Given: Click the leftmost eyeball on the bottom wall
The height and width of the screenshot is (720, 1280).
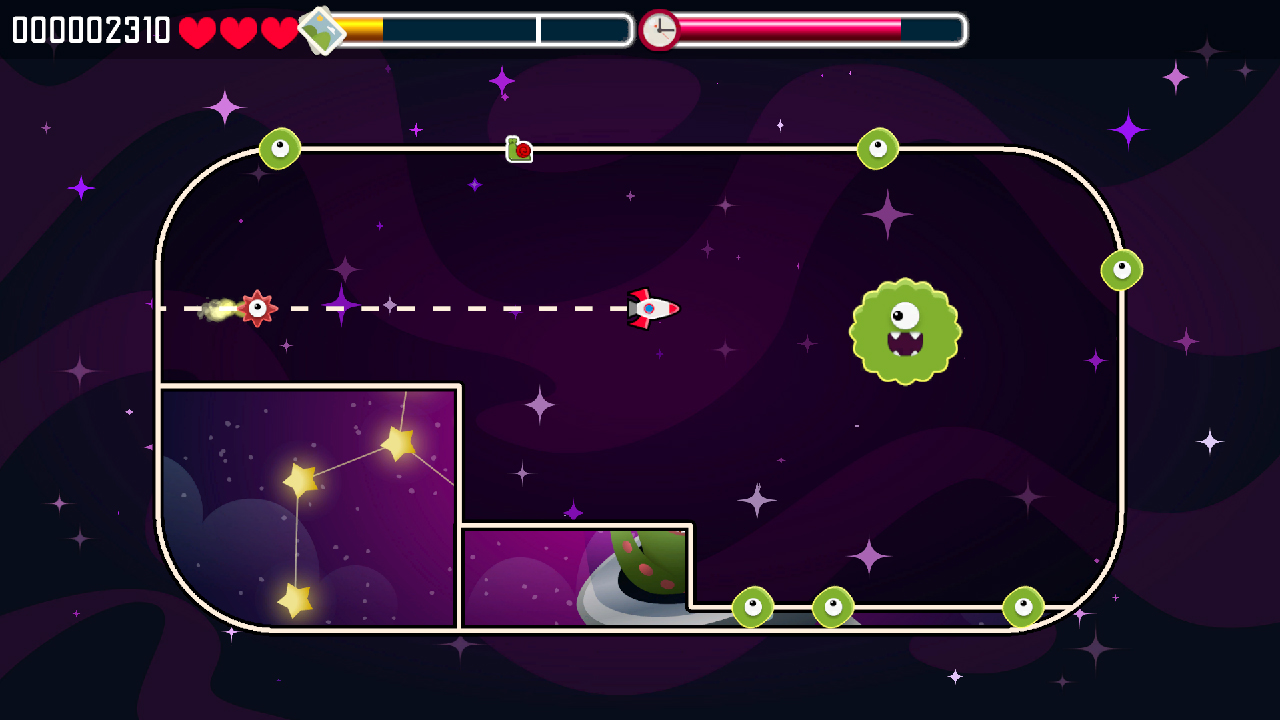Looking at the screenshot, I should click(x=754, y=604).
